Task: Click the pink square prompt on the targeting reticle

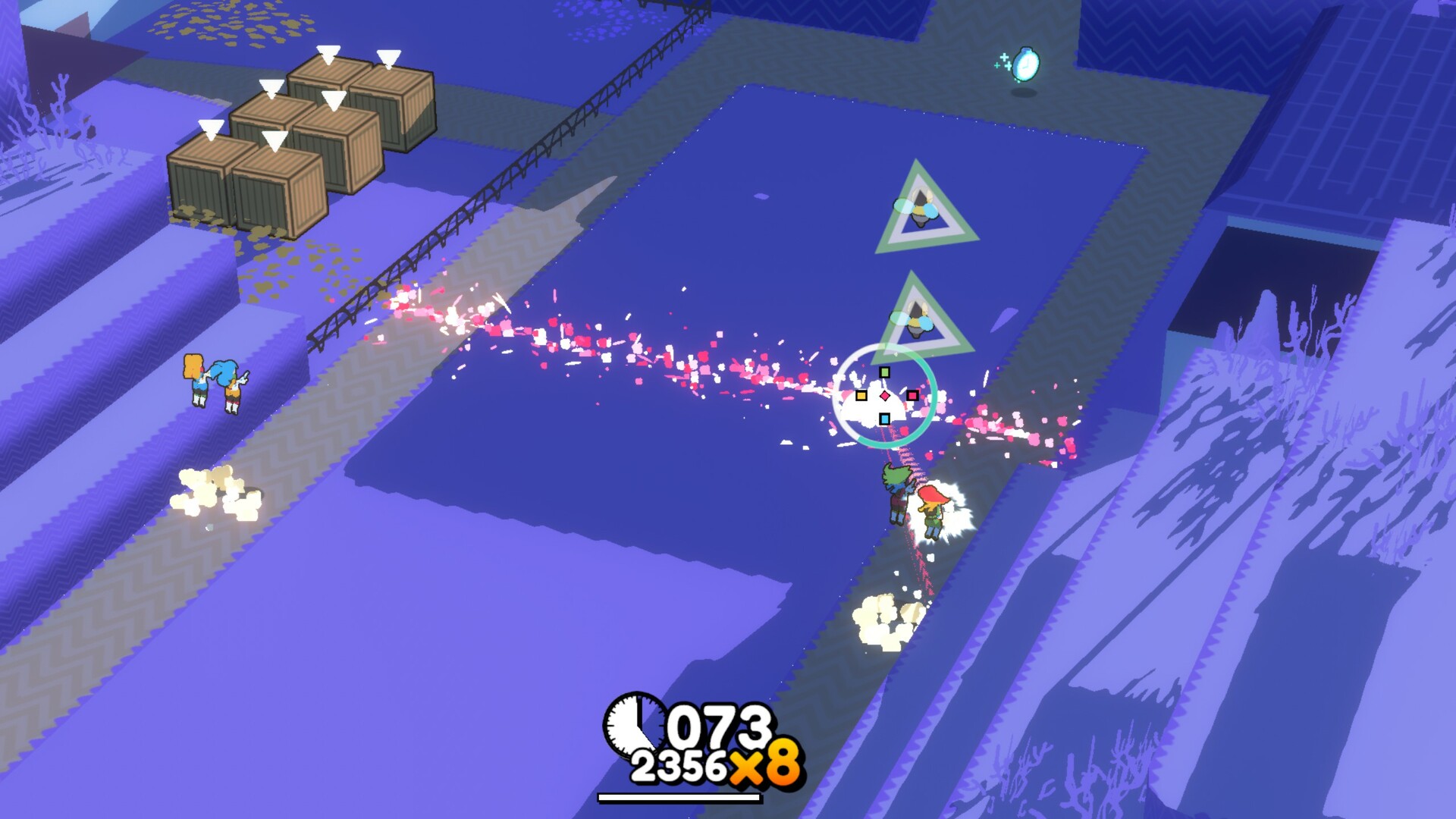Action: coord(913,395)
